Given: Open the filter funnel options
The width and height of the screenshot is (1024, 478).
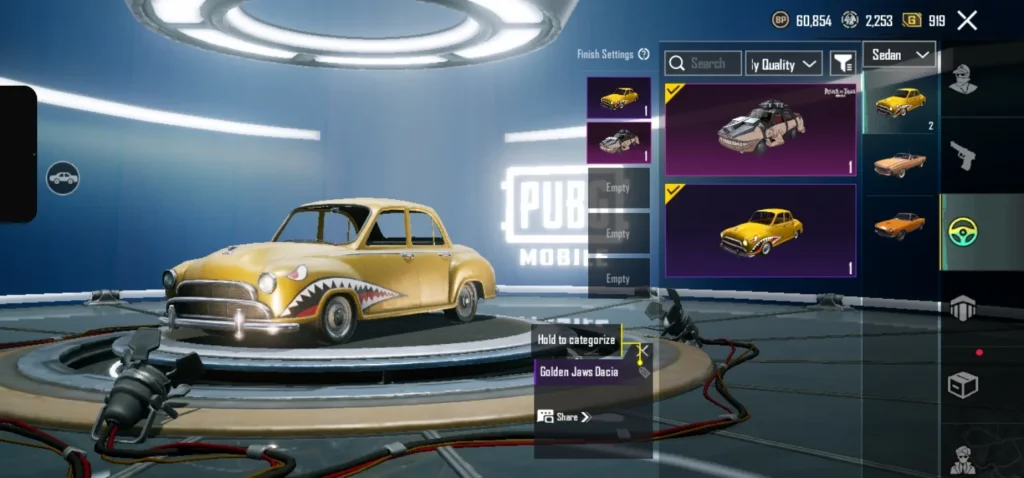Looking at the screenshot, I should click(x=843, y=64).
